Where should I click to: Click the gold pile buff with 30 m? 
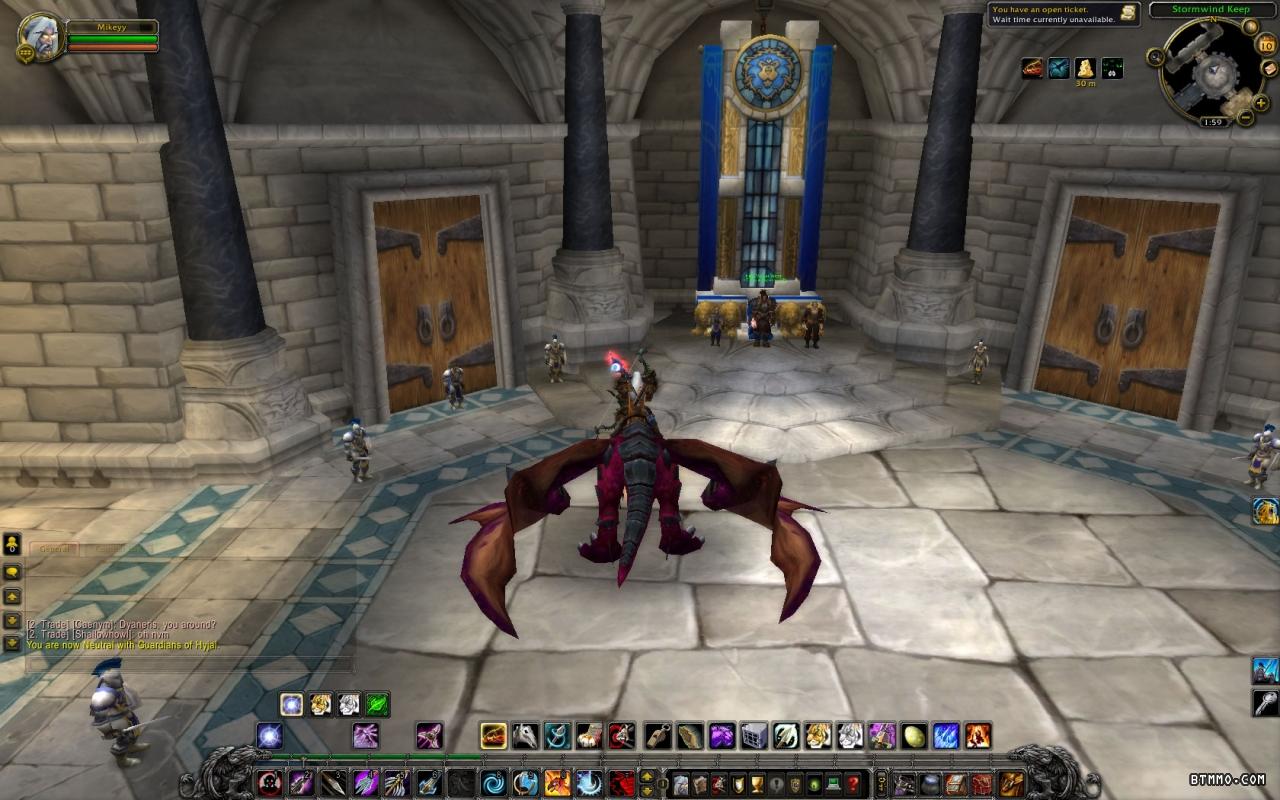coord(1085,67)
